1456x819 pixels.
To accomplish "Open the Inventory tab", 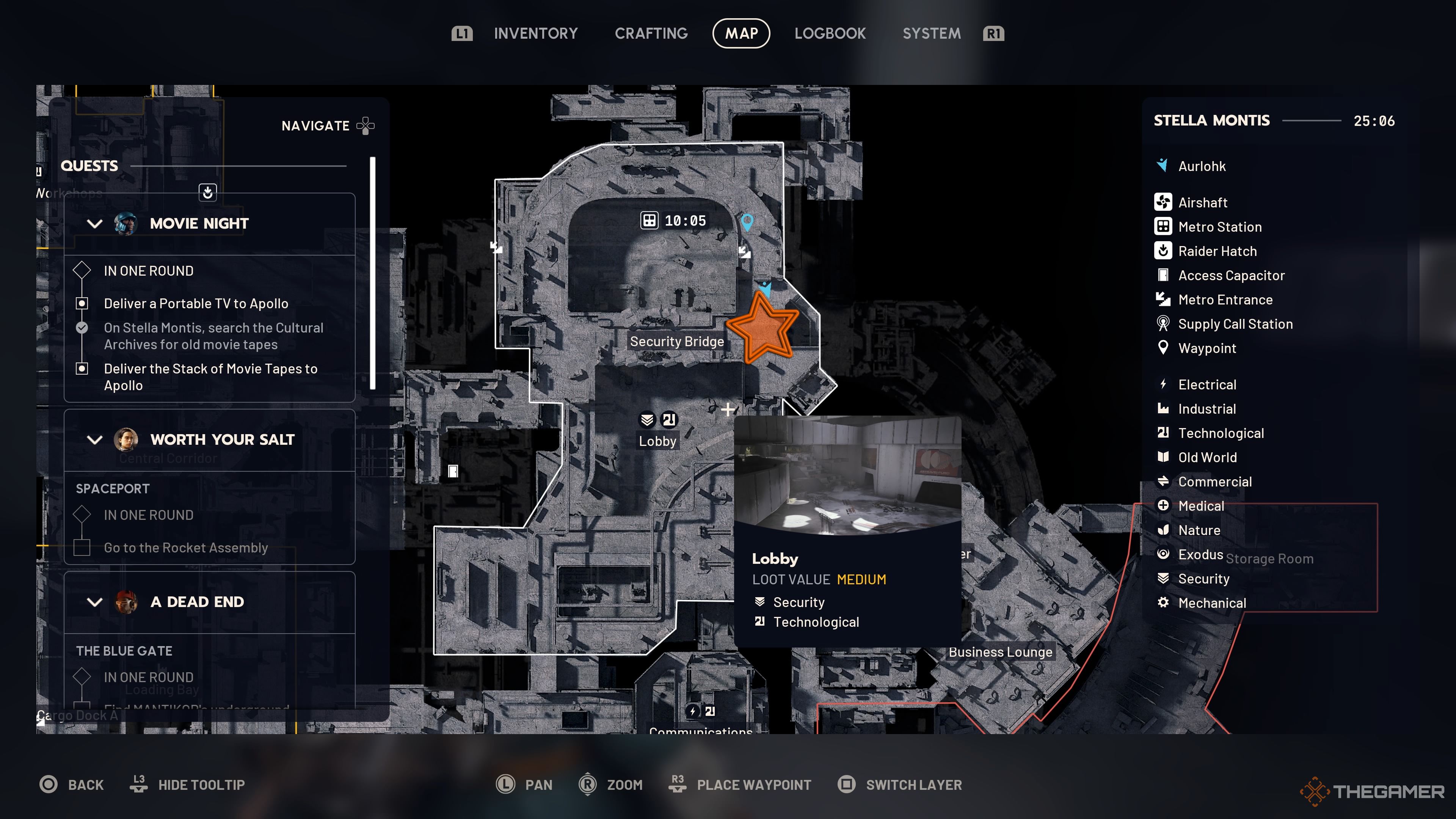I will (x=535, y=33).
